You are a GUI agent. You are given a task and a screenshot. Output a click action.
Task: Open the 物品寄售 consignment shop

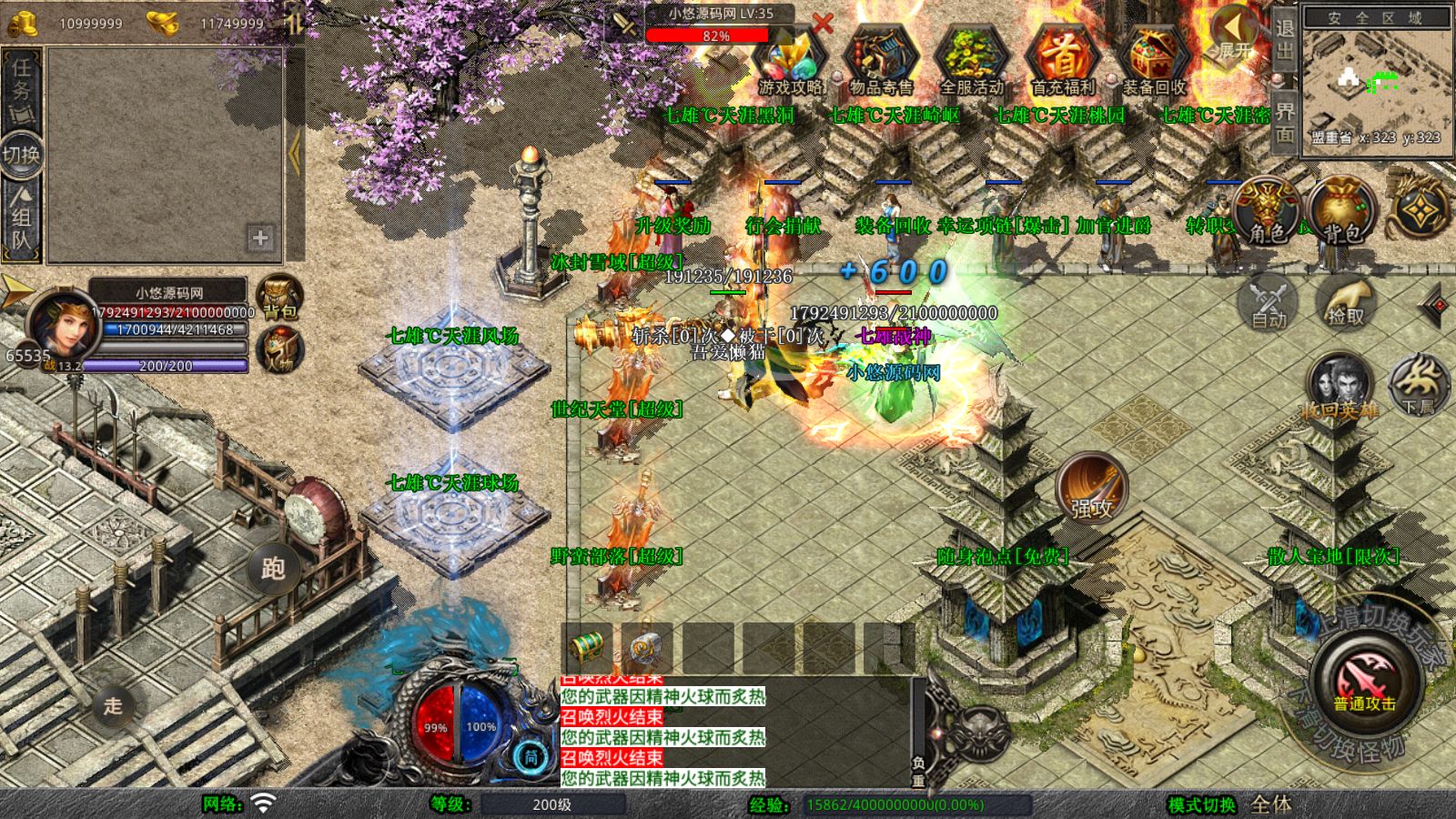tap(880, 61)
